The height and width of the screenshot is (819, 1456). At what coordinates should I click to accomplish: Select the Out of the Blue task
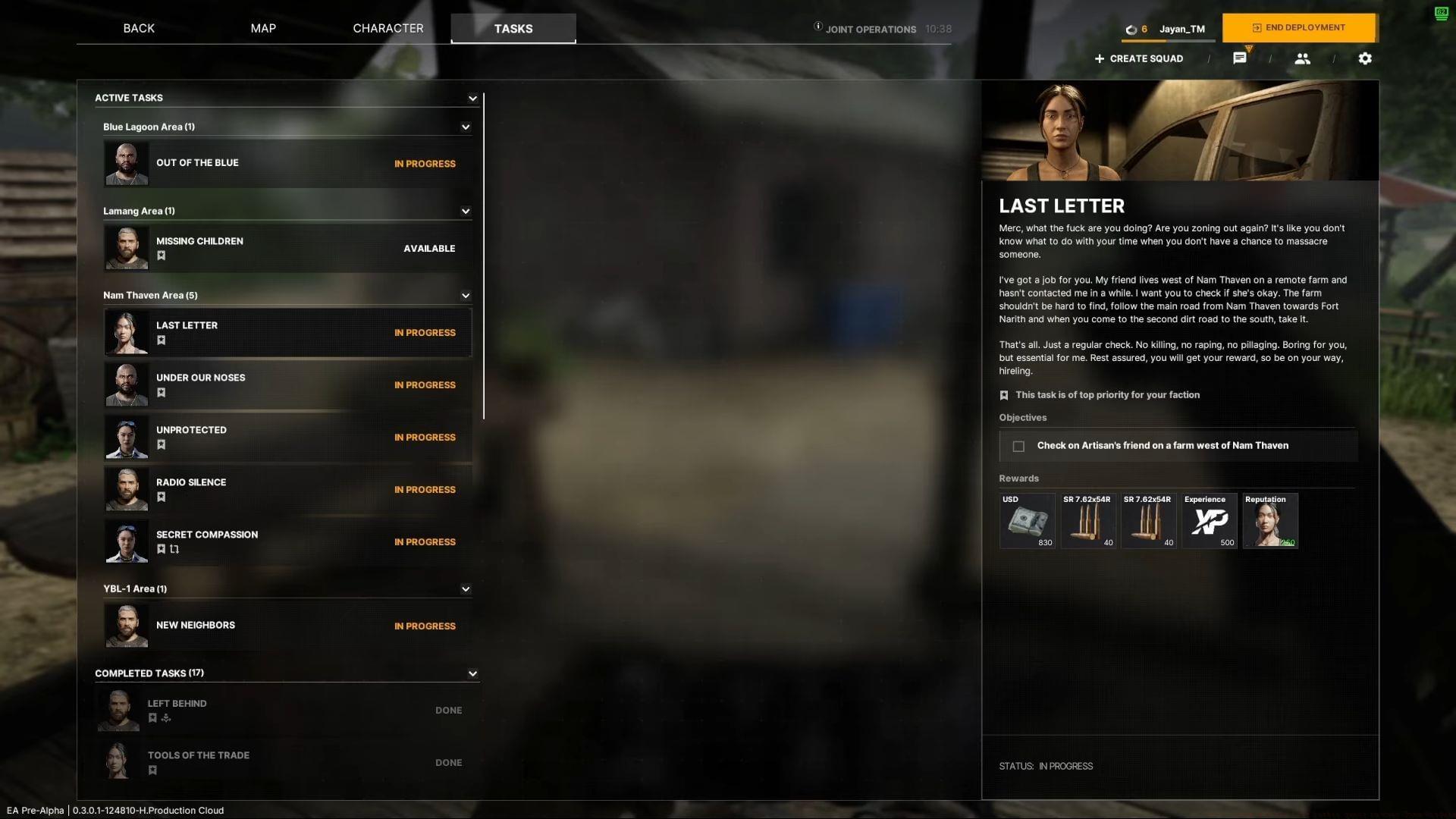(287, 163)
